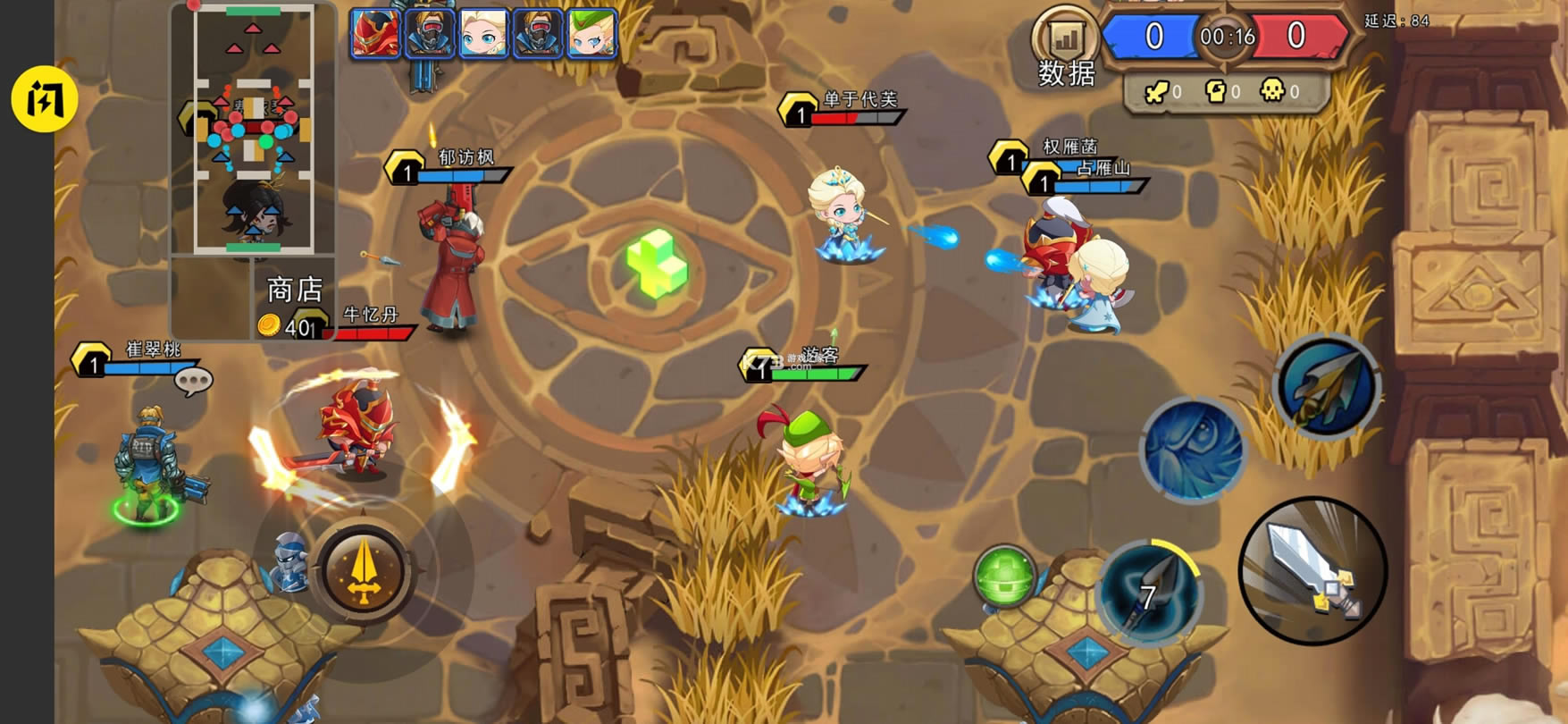Use the green orb heal button
Viewport: 1568px width, 724px height.
(x=1004, y=577)
